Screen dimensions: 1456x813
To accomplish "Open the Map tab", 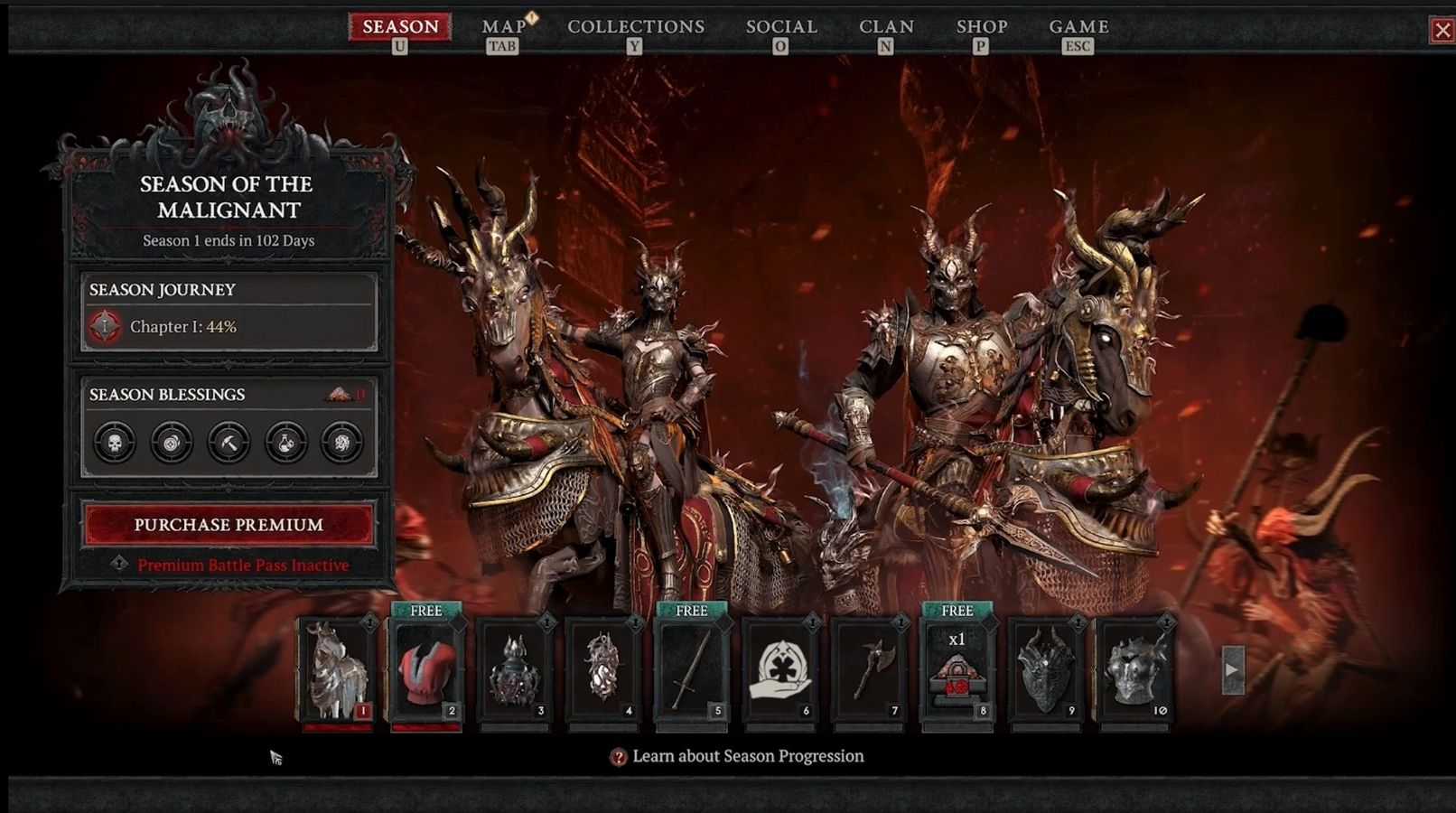I will 503,27.
